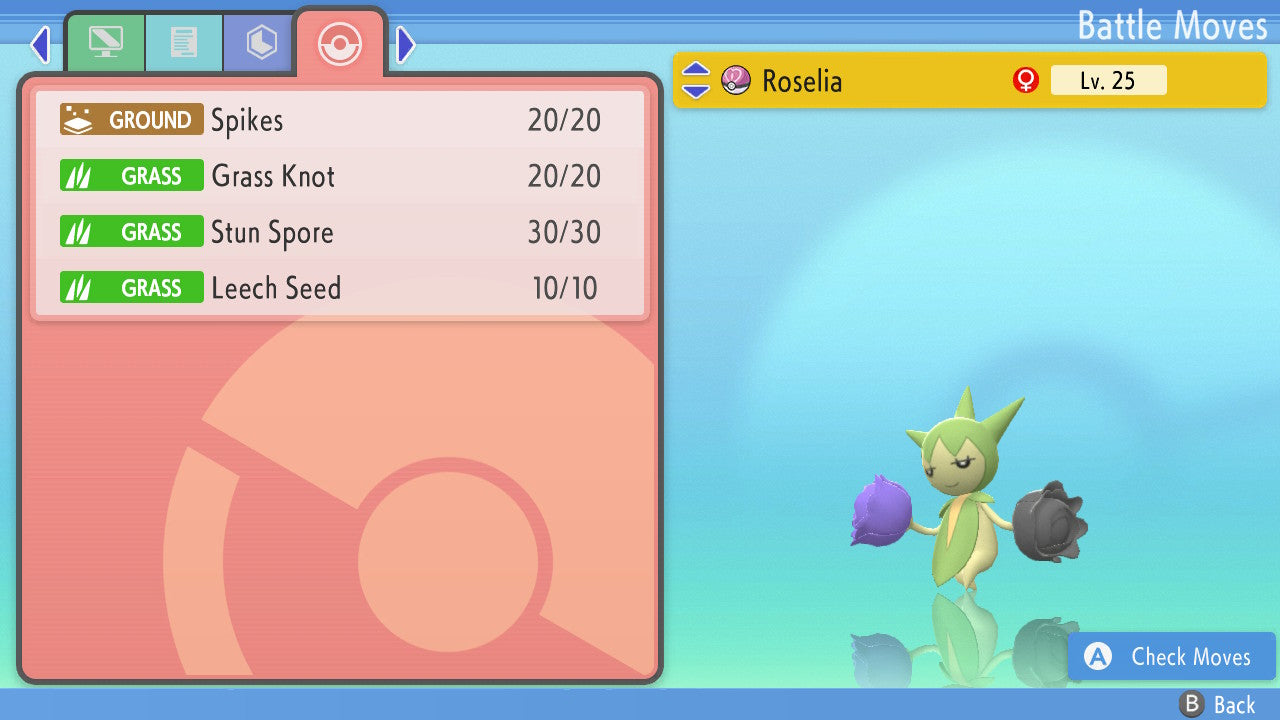
Task: Click the Grass type icon beside Grass Knot
Action: click(131, 175)
